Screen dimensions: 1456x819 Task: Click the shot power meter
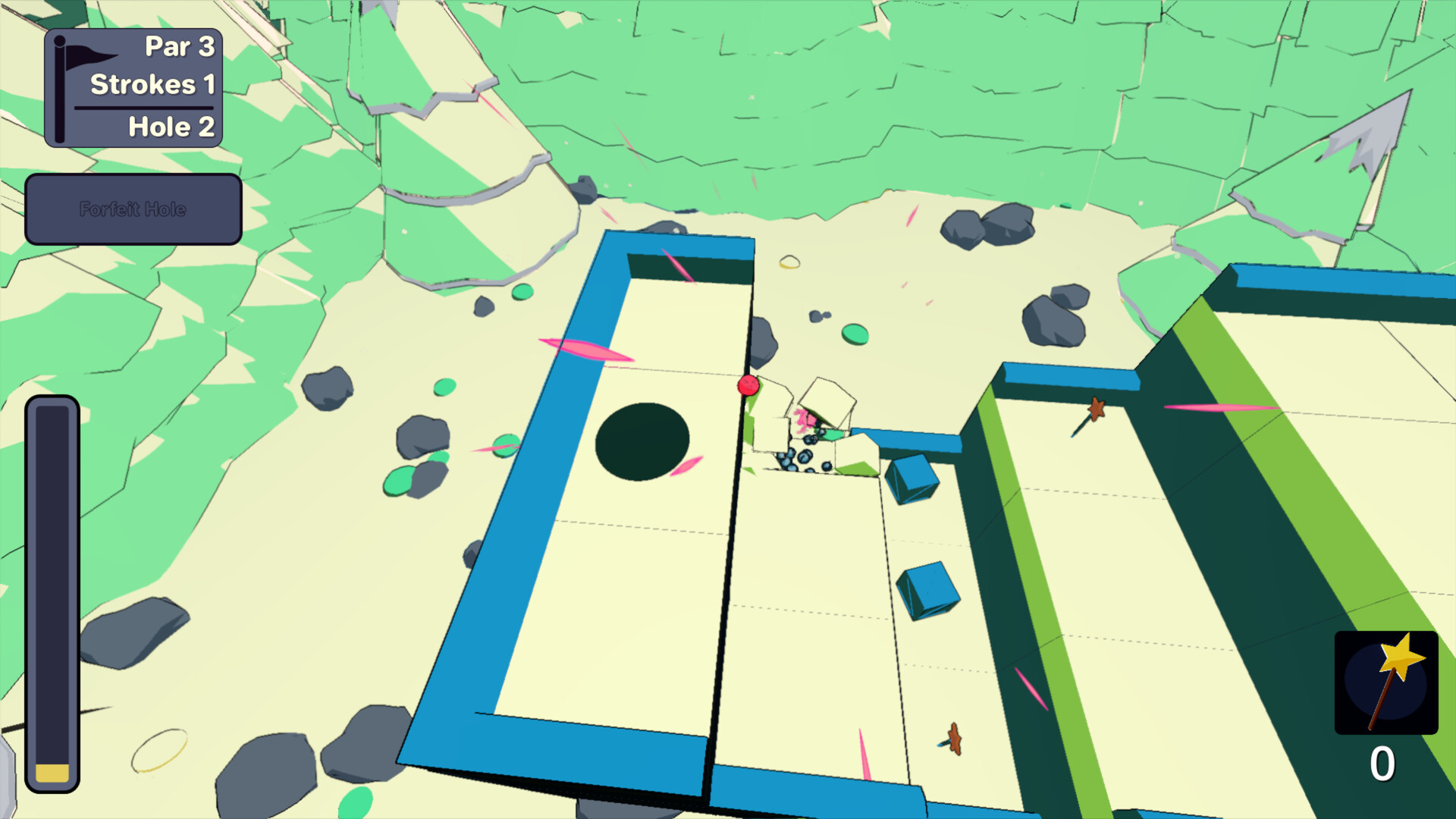(52, 591)
